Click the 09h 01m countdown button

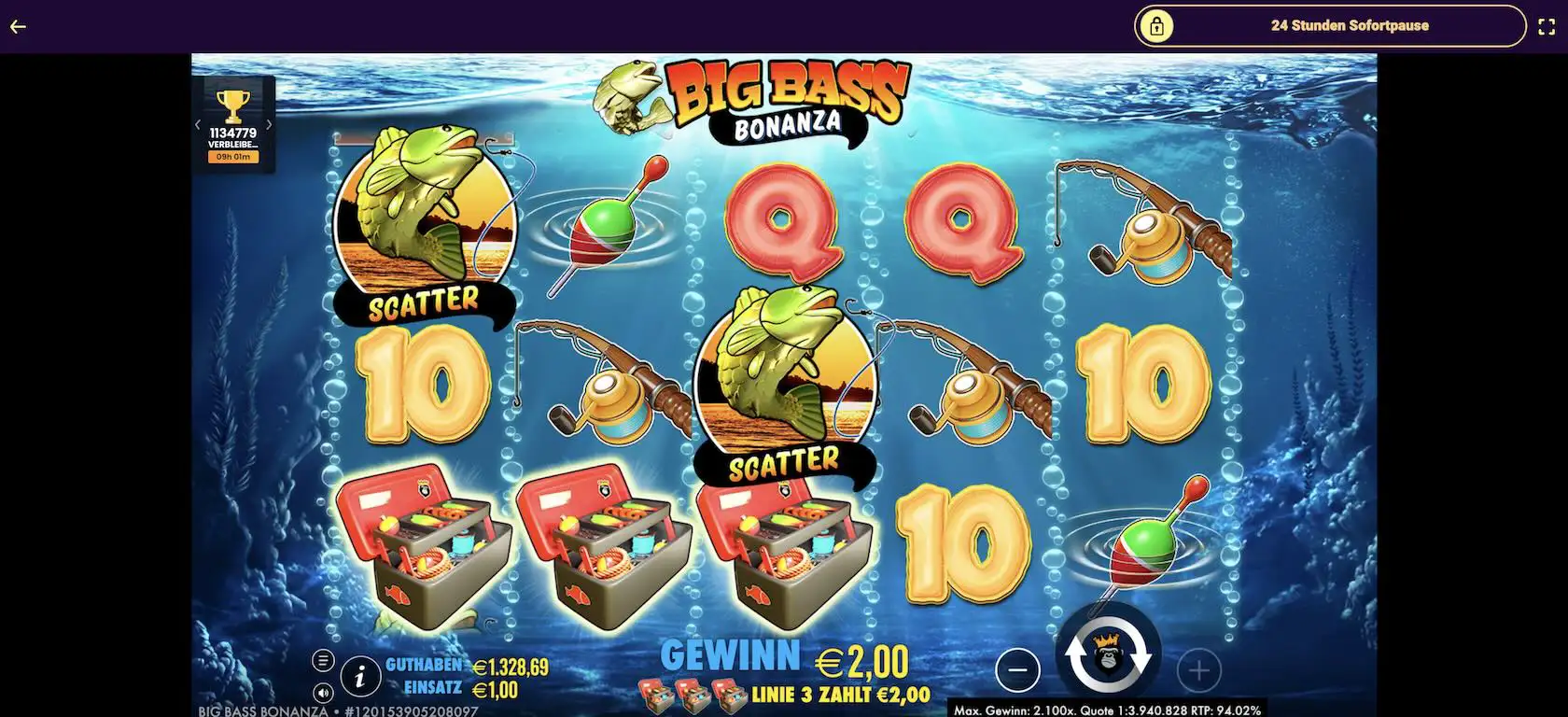[x=233, y=155]
